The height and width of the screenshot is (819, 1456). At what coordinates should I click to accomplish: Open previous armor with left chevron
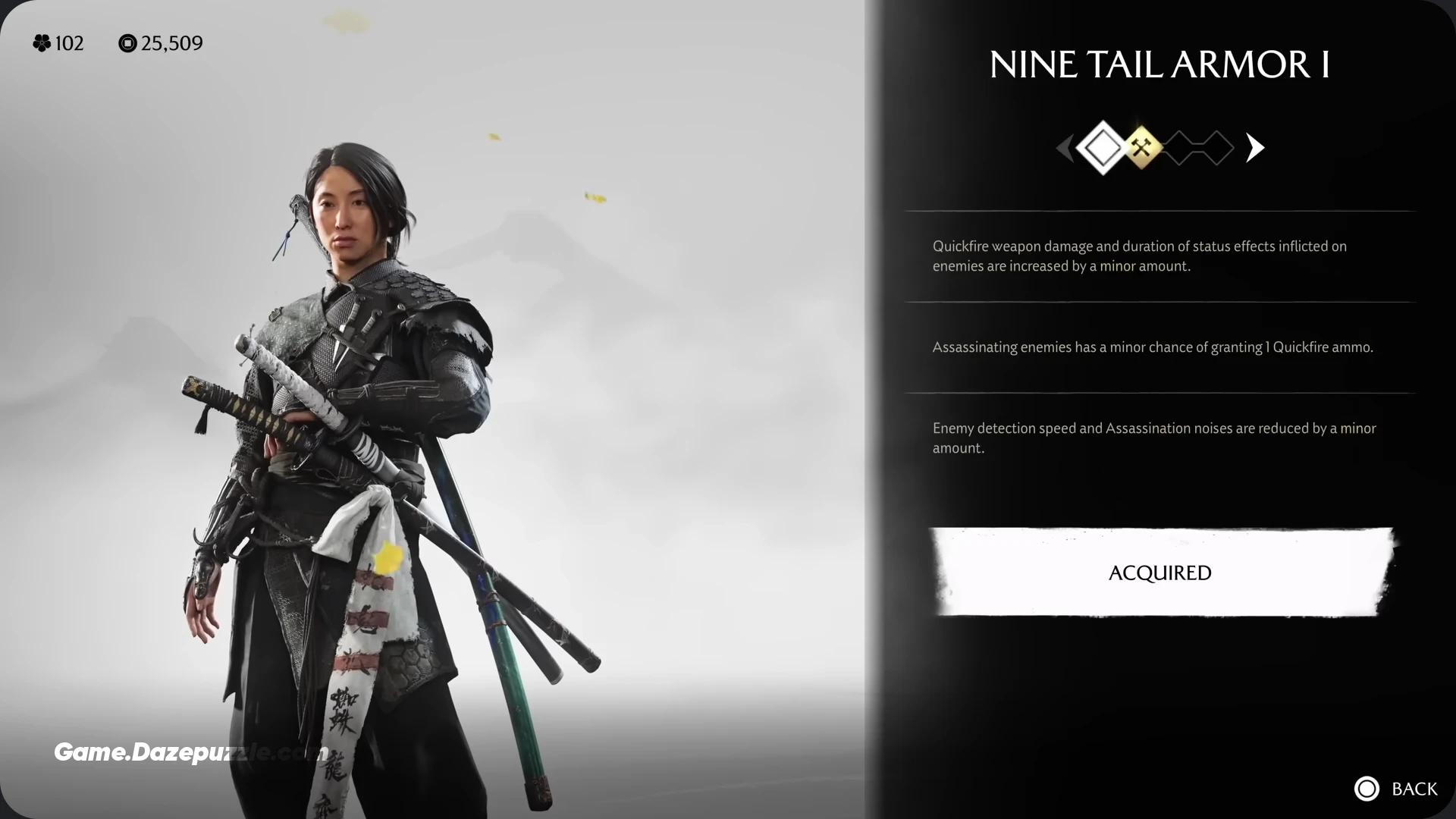pos(1065,148)
